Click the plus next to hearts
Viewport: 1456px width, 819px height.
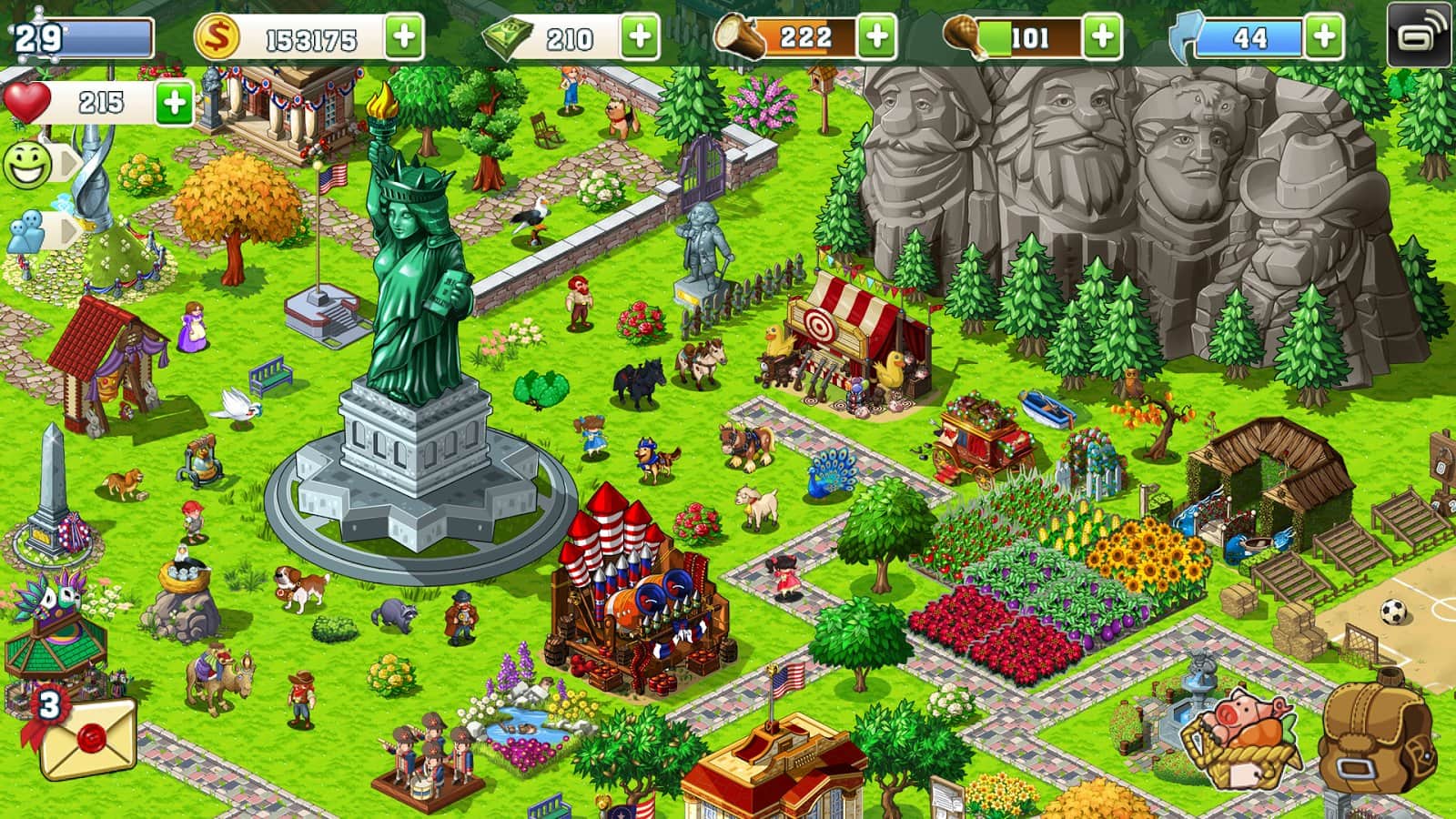174,102
